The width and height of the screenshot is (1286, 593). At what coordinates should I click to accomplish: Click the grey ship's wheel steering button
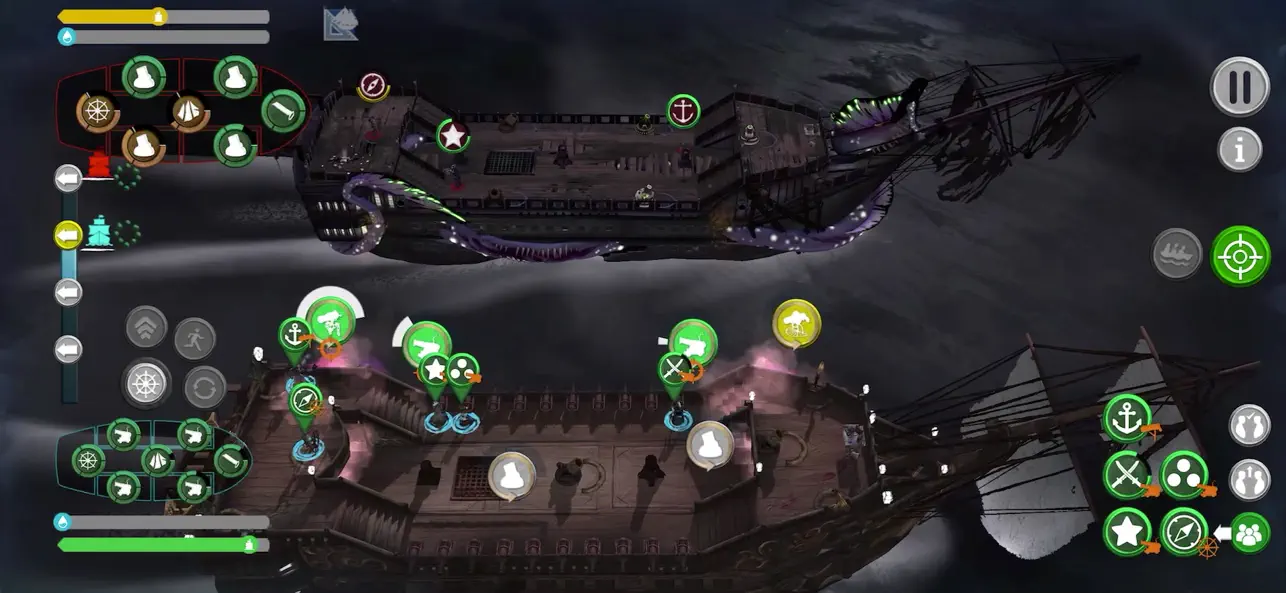click(146, 383)
